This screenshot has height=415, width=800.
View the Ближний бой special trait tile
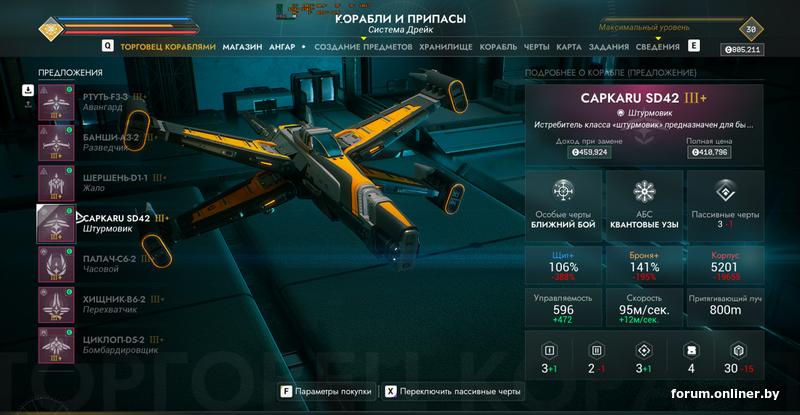click(563, 206)
